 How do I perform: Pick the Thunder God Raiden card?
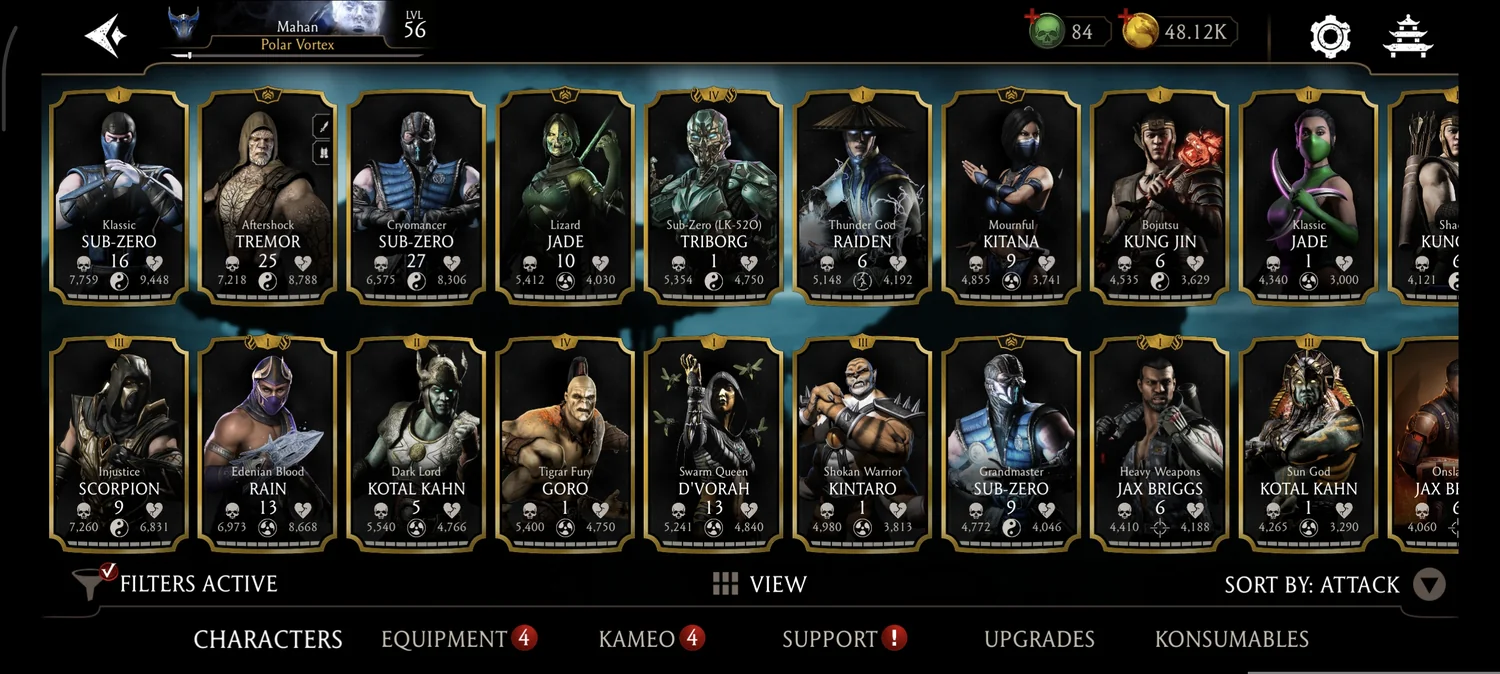coord(862,195)
